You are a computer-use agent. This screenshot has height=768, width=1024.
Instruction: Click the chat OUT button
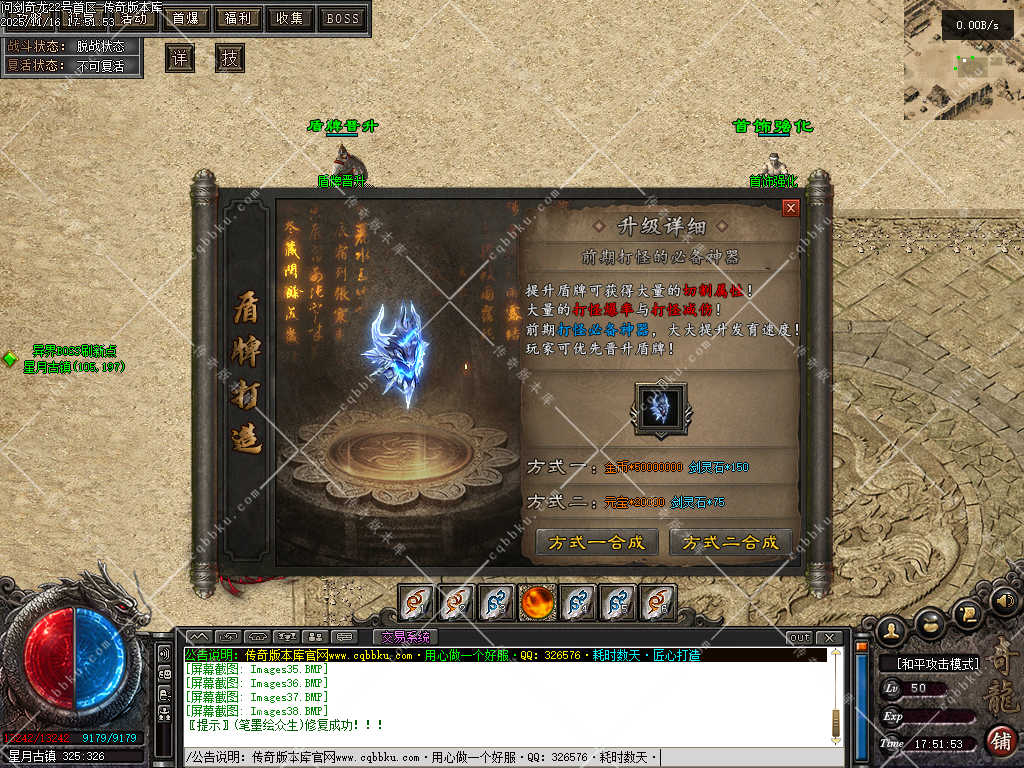coord(800,637)
